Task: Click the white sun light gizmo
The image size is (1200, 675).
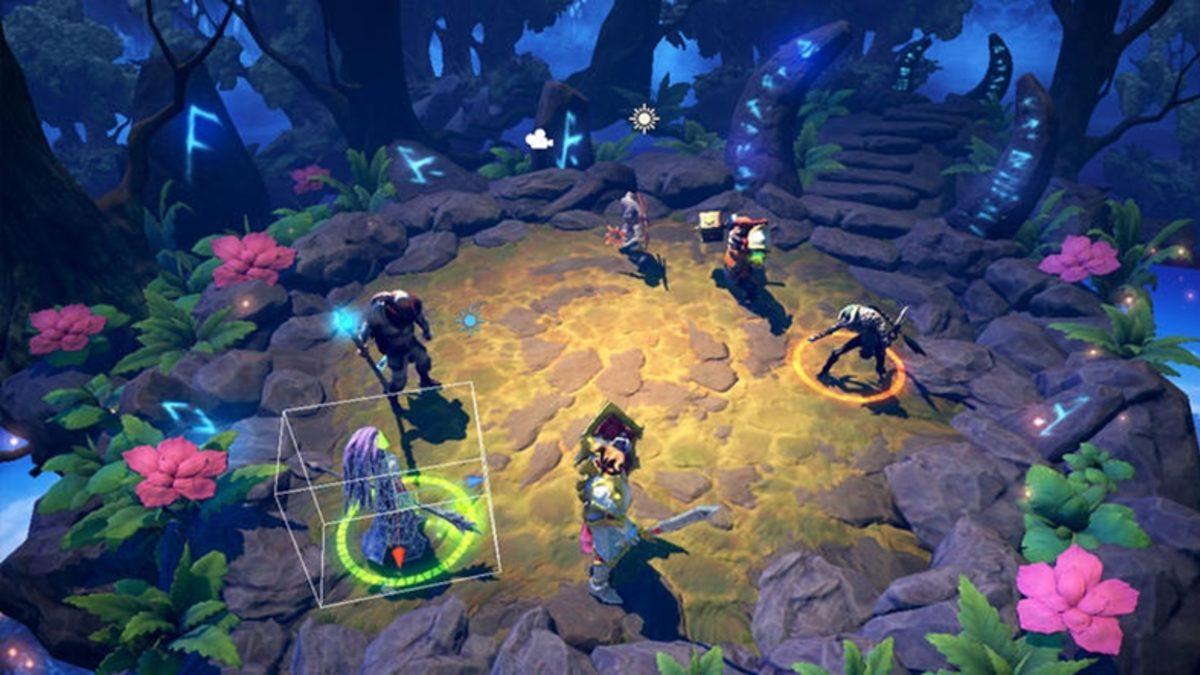Action: pyautogui.click(x=645, y=118)
